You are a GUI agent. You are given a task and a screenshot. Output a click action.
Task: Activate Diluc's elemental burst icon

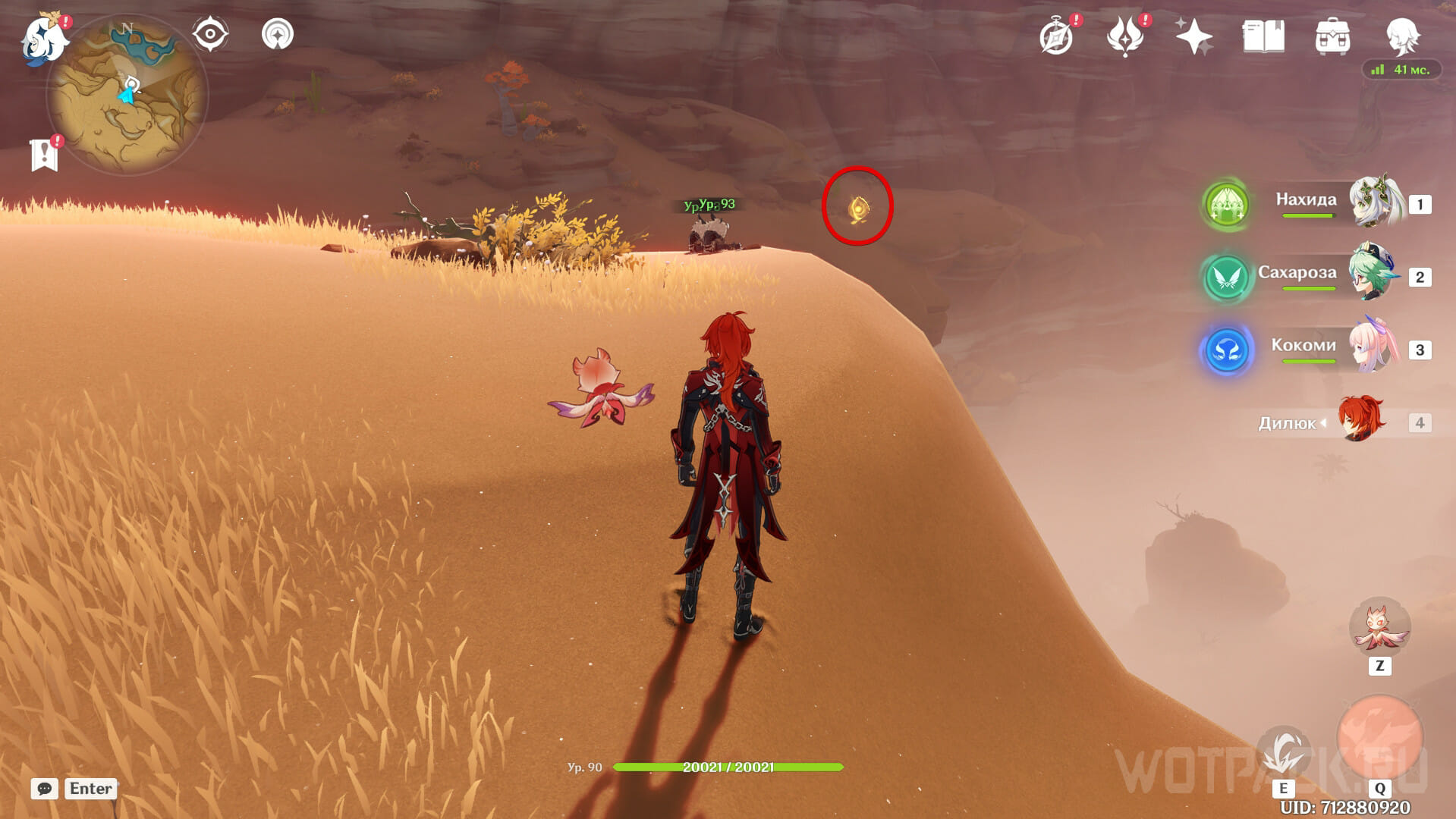point(1379,737)
